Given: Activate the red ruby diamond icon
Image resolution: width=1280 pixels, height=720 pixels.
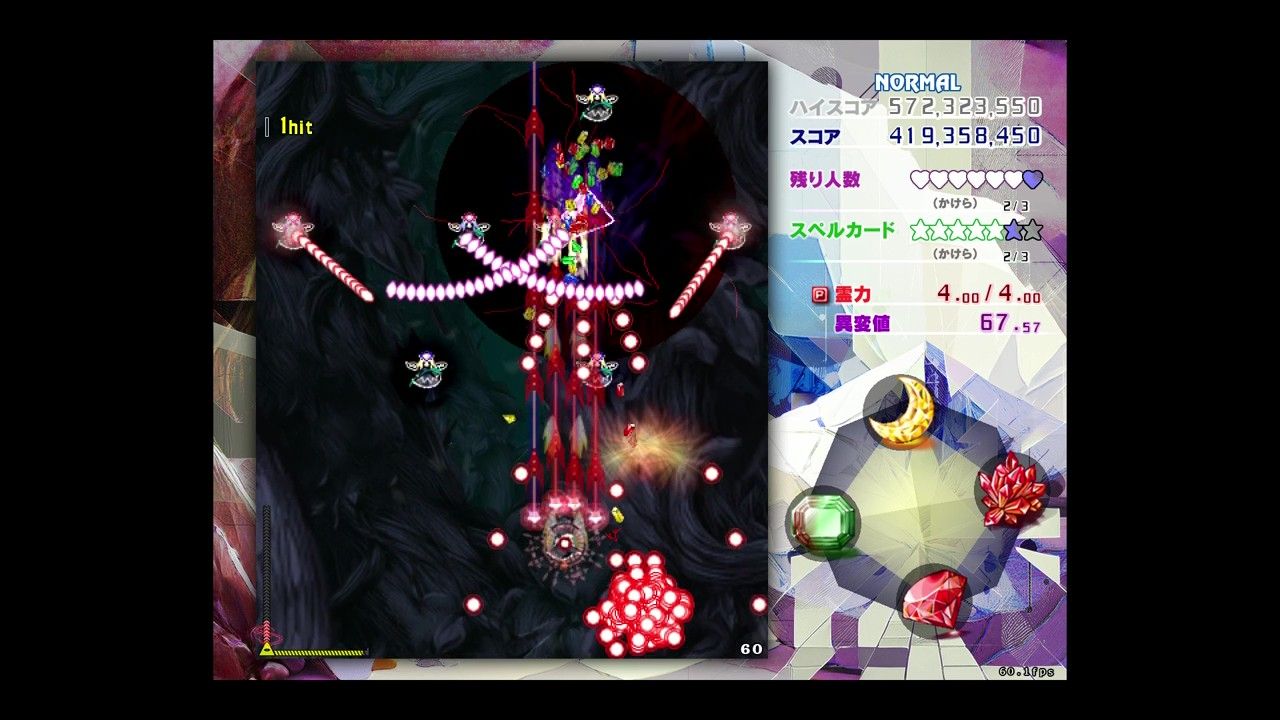Looking at the screenshot, I should (935, 598).
